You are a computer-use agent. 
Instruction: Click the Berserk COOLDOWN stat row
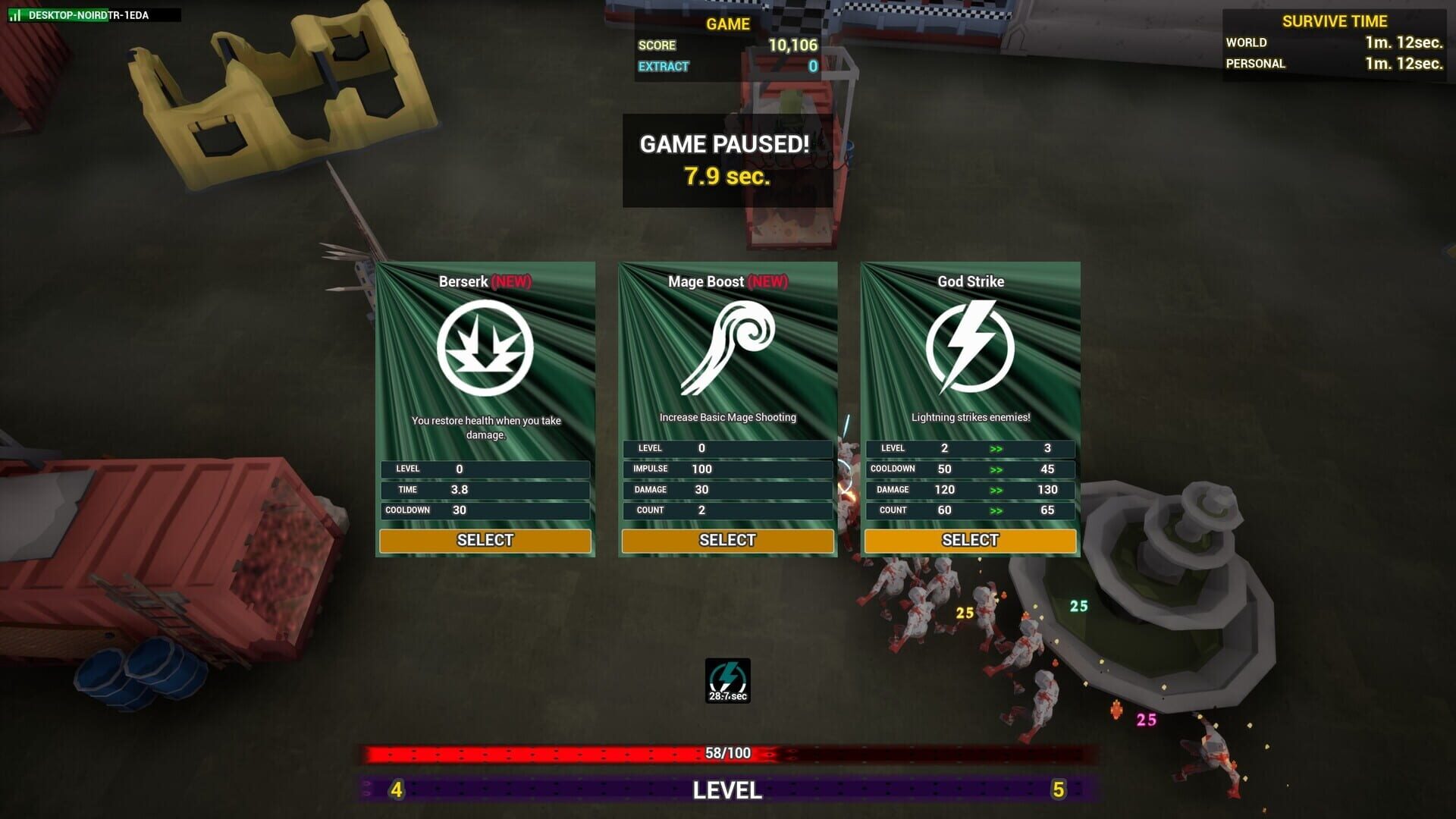tap(485, 510)
